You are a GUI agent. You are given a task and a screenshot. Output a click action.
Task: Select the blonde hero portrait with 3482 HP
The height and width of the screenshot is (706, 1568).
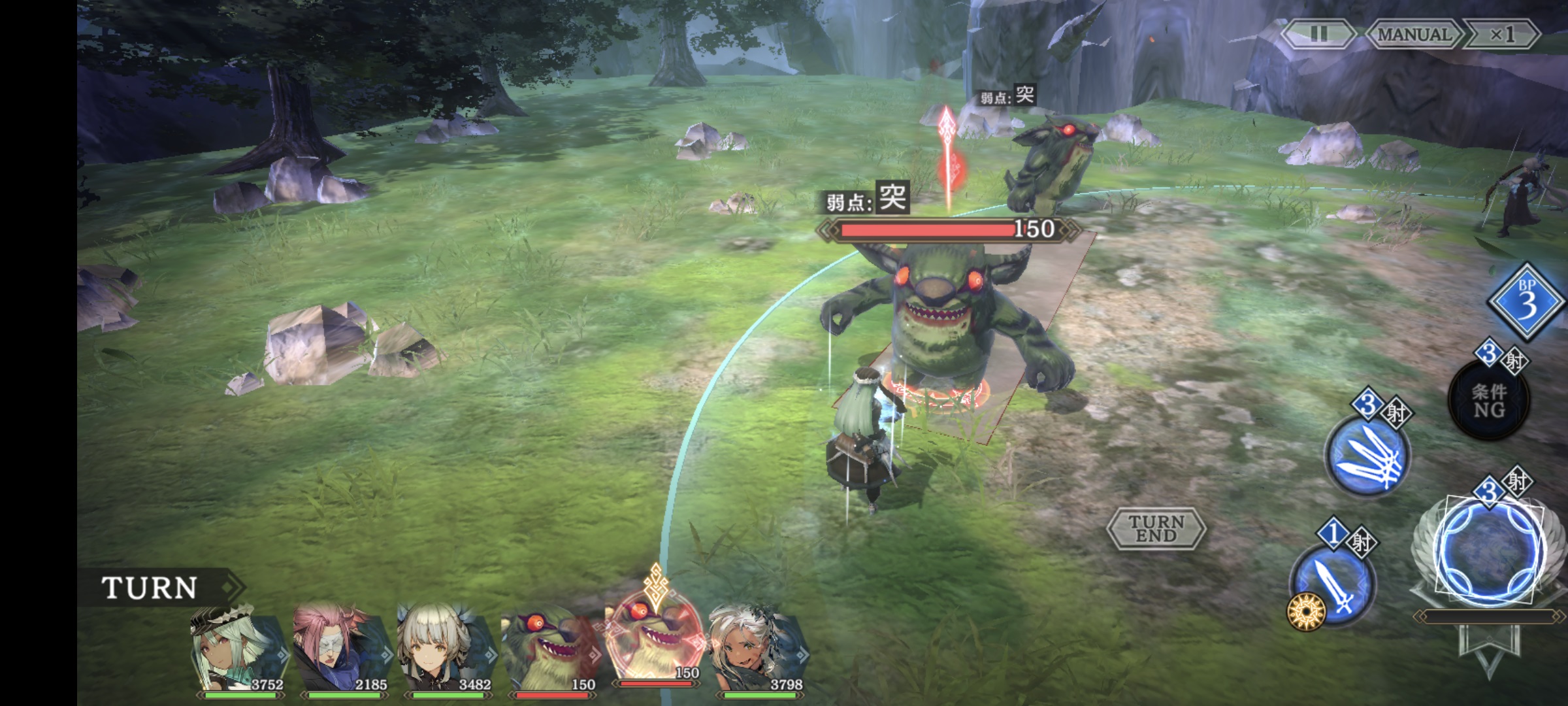coord(446,649)
